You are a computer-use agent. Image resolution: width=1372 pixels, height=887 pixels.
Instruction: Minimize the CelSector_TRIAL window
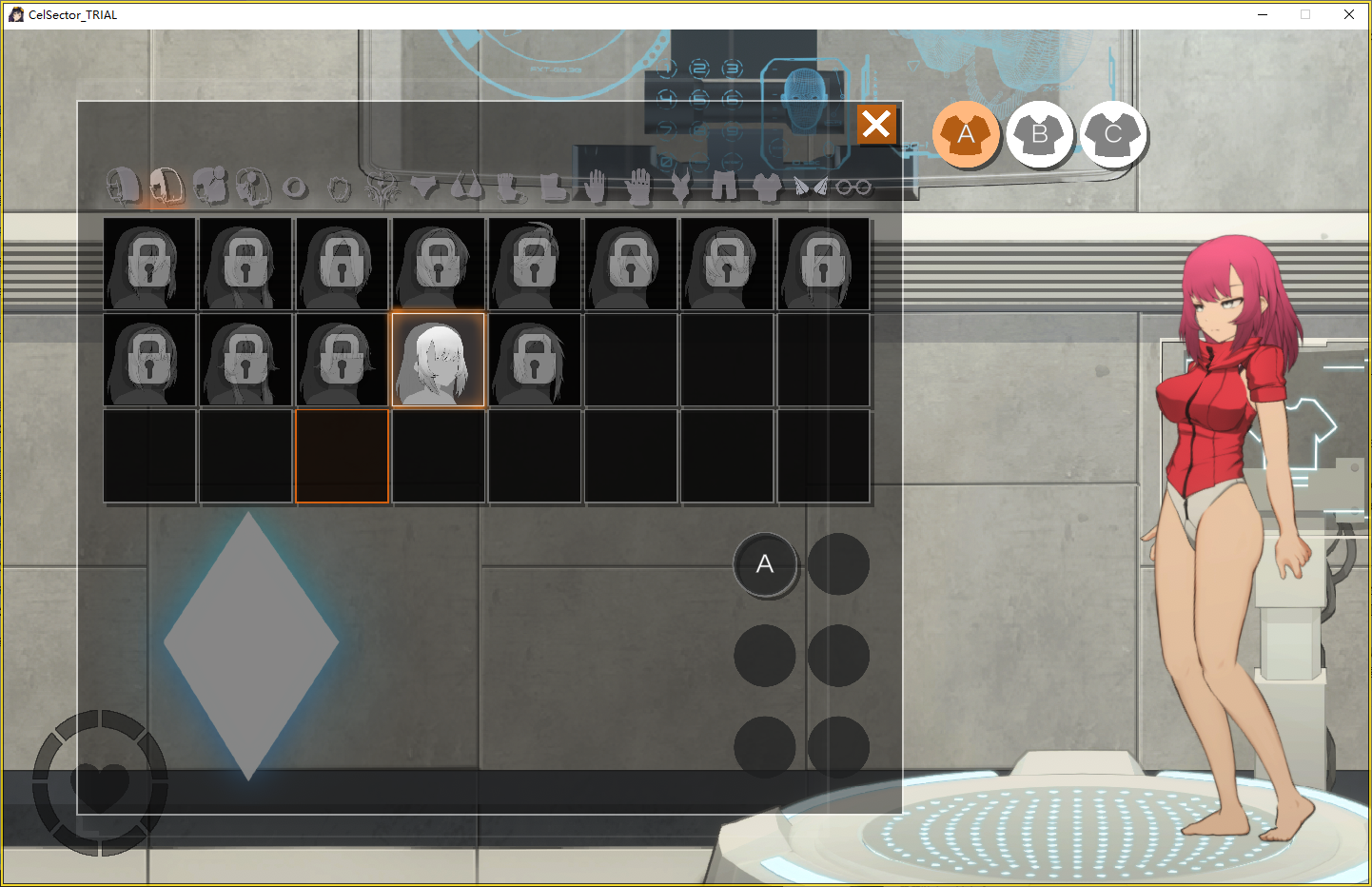1263,14
